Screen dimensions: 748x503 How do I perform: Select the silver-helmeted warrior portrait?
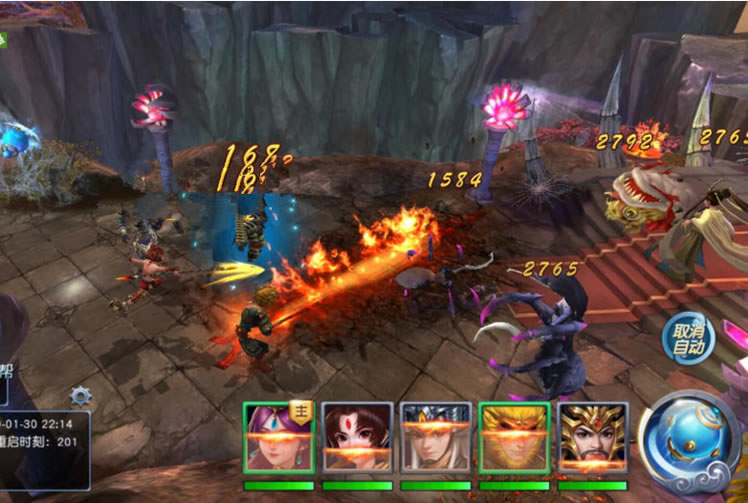tap(435, 438)
